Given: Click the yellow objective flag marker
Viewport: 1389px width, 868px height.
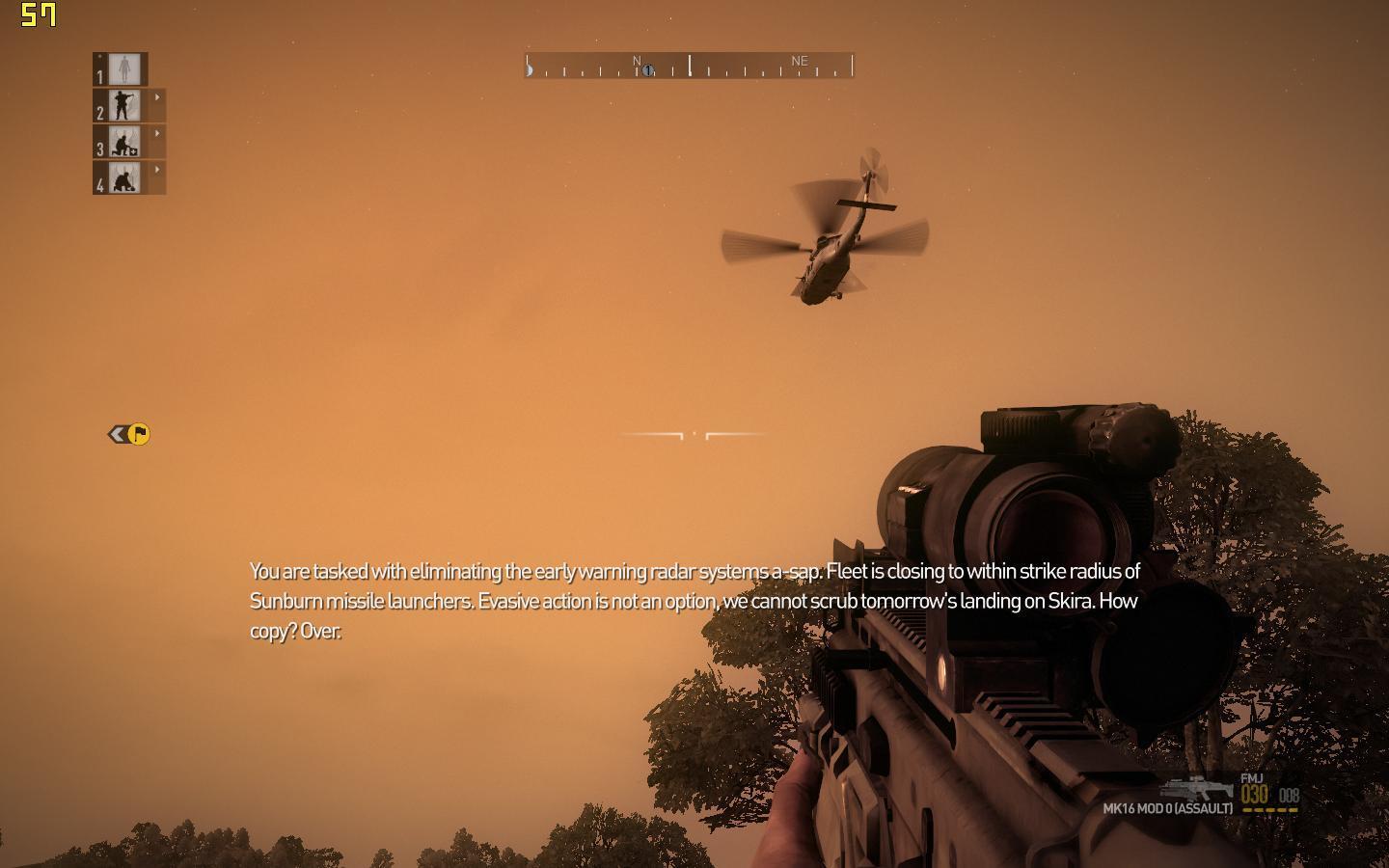Looking at the screenshot, I should (139, 434).
